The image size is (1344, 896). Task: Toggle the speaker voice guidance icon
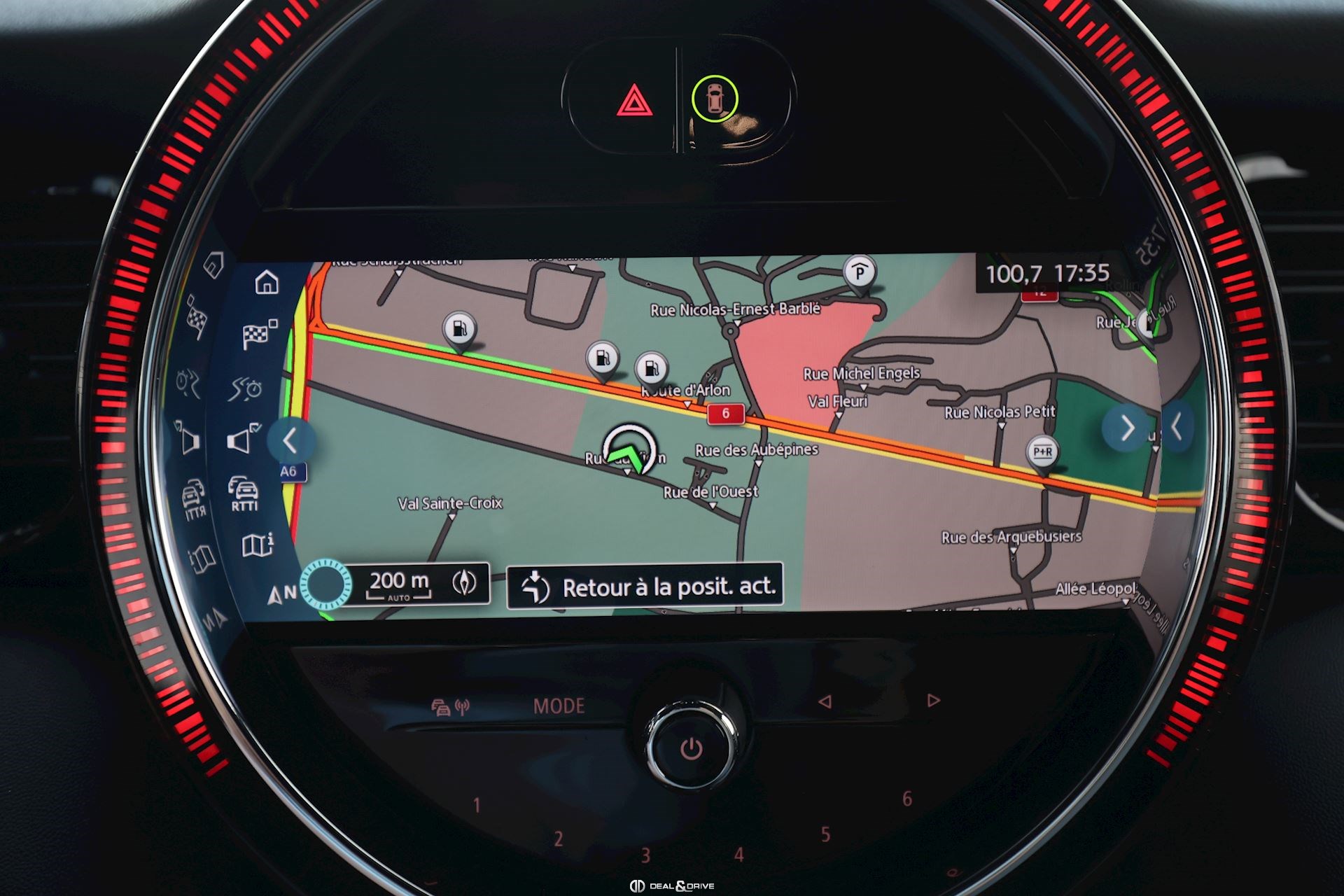tap(242, 440)
